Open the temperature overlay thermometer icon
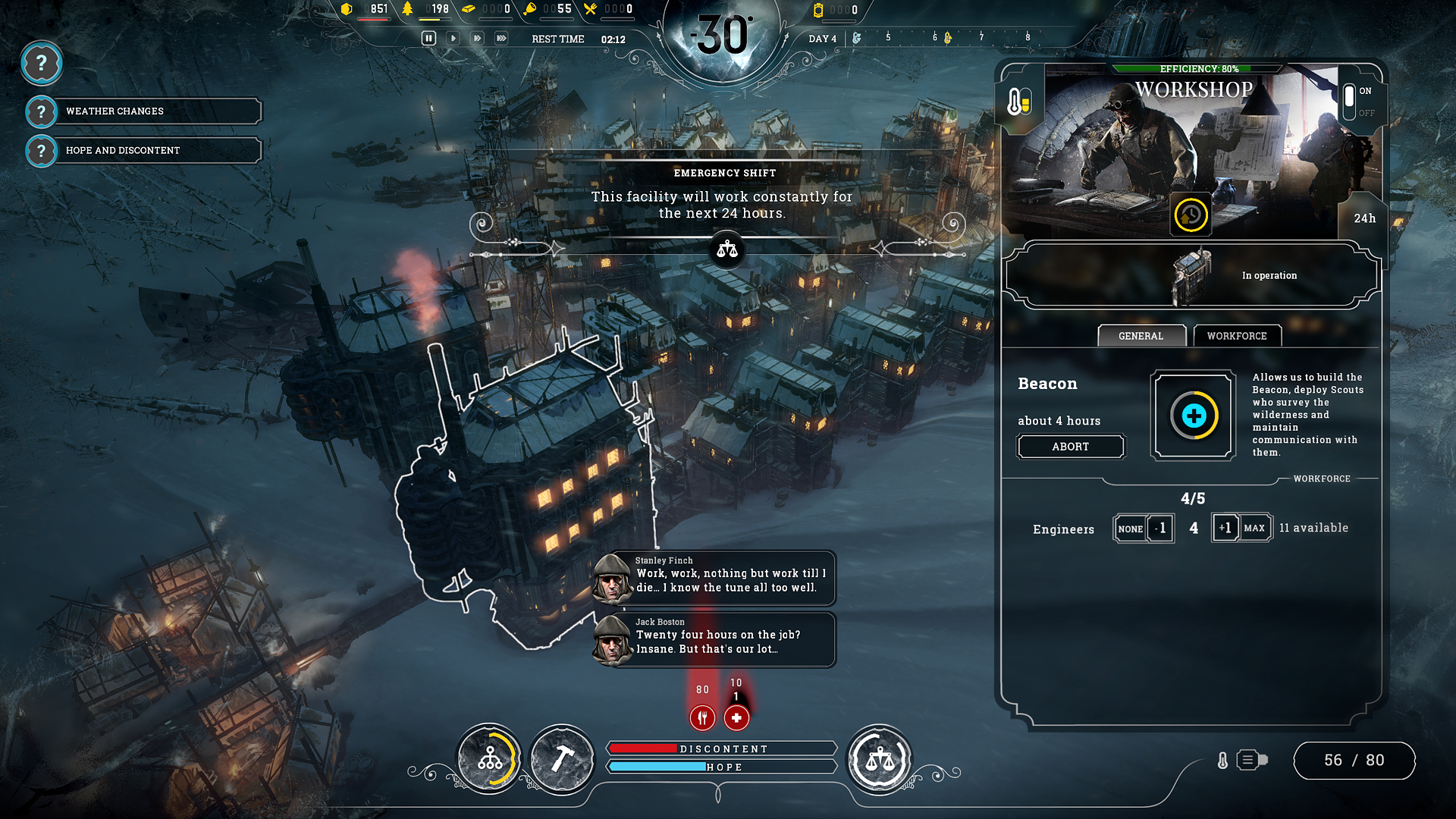Screen dimensions: 1456x819 1019,99
